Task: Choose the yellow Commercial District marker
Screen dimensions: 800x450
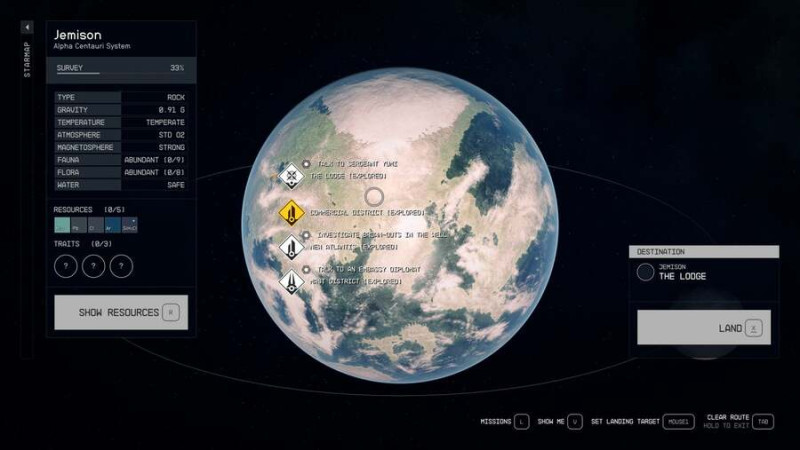Action: (x=291, y=212)
